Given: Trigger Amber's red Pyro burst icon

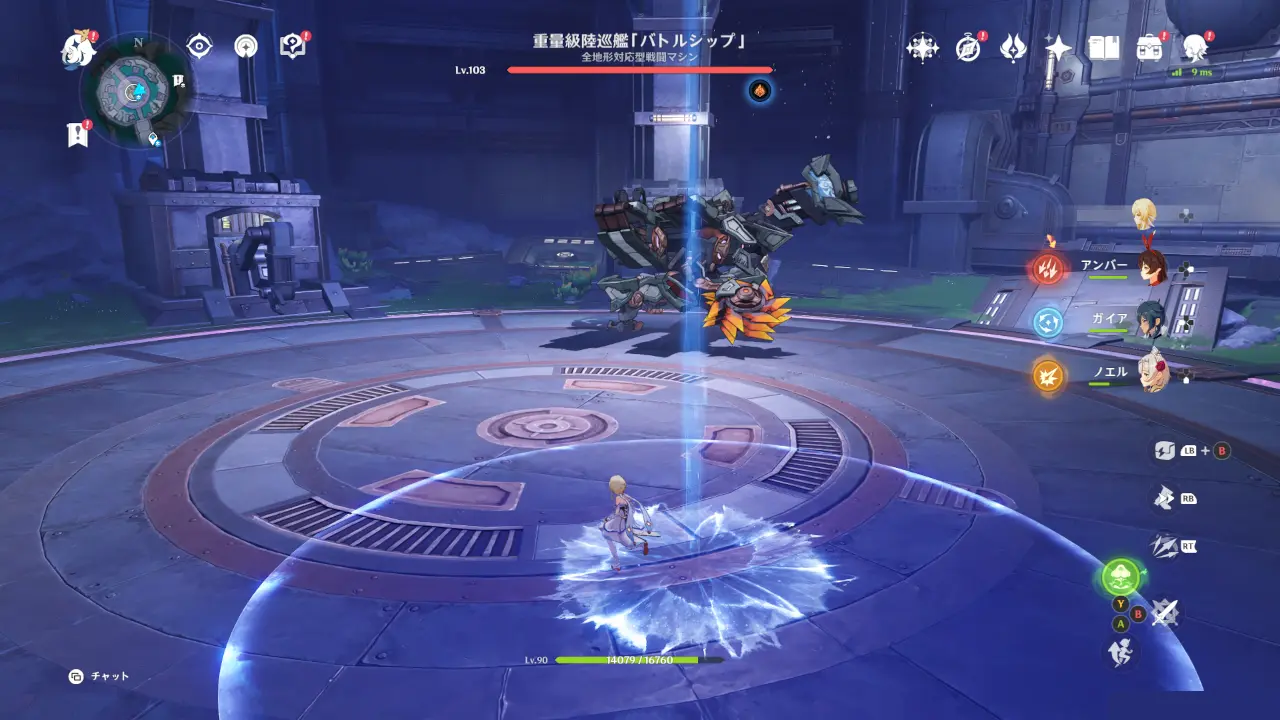Looking at the screenshot, I should coord(1048,268).
